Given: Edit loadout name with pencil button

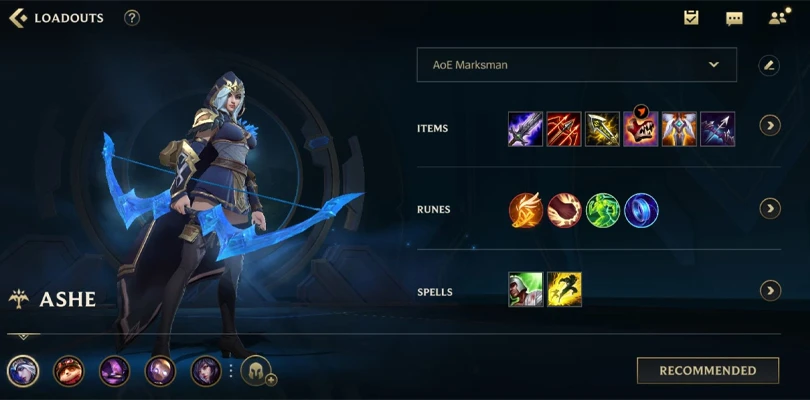Looking at the screenshot, I should click(768, 65).
